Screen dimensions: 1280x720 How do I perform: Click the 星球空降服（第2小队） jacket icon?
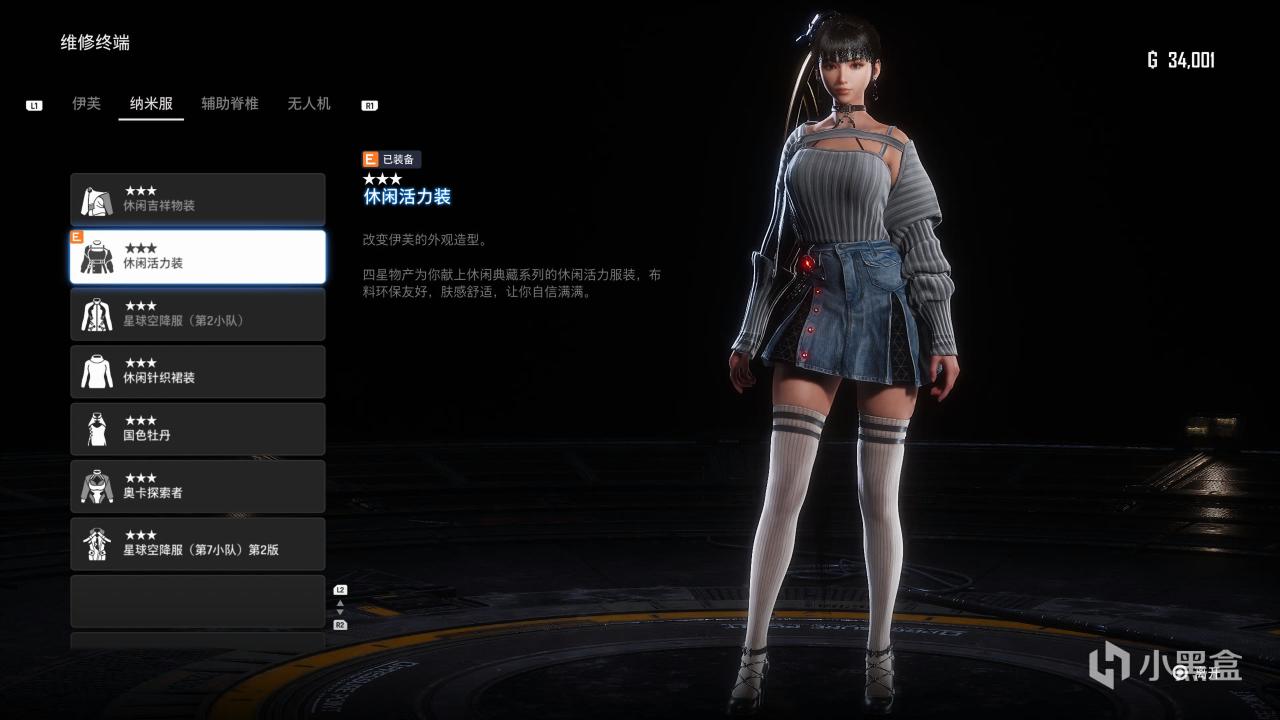(96, 314)
